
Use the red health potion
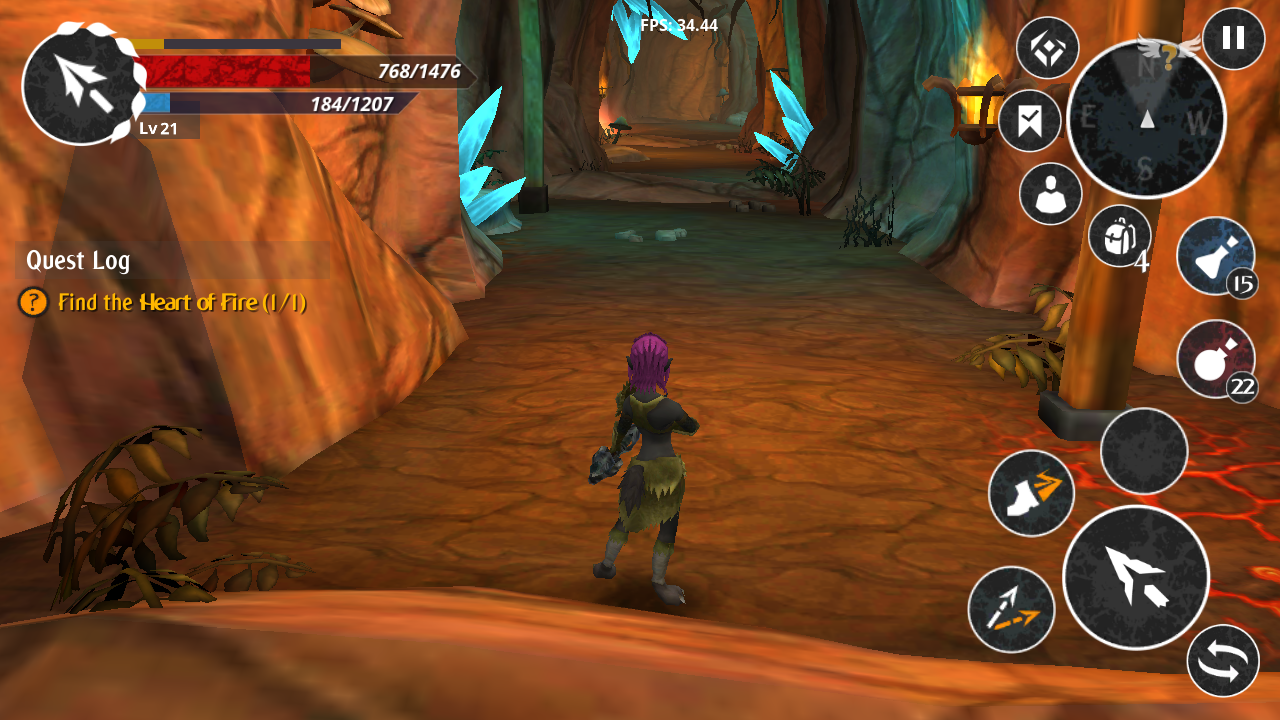click(1215, 359)
